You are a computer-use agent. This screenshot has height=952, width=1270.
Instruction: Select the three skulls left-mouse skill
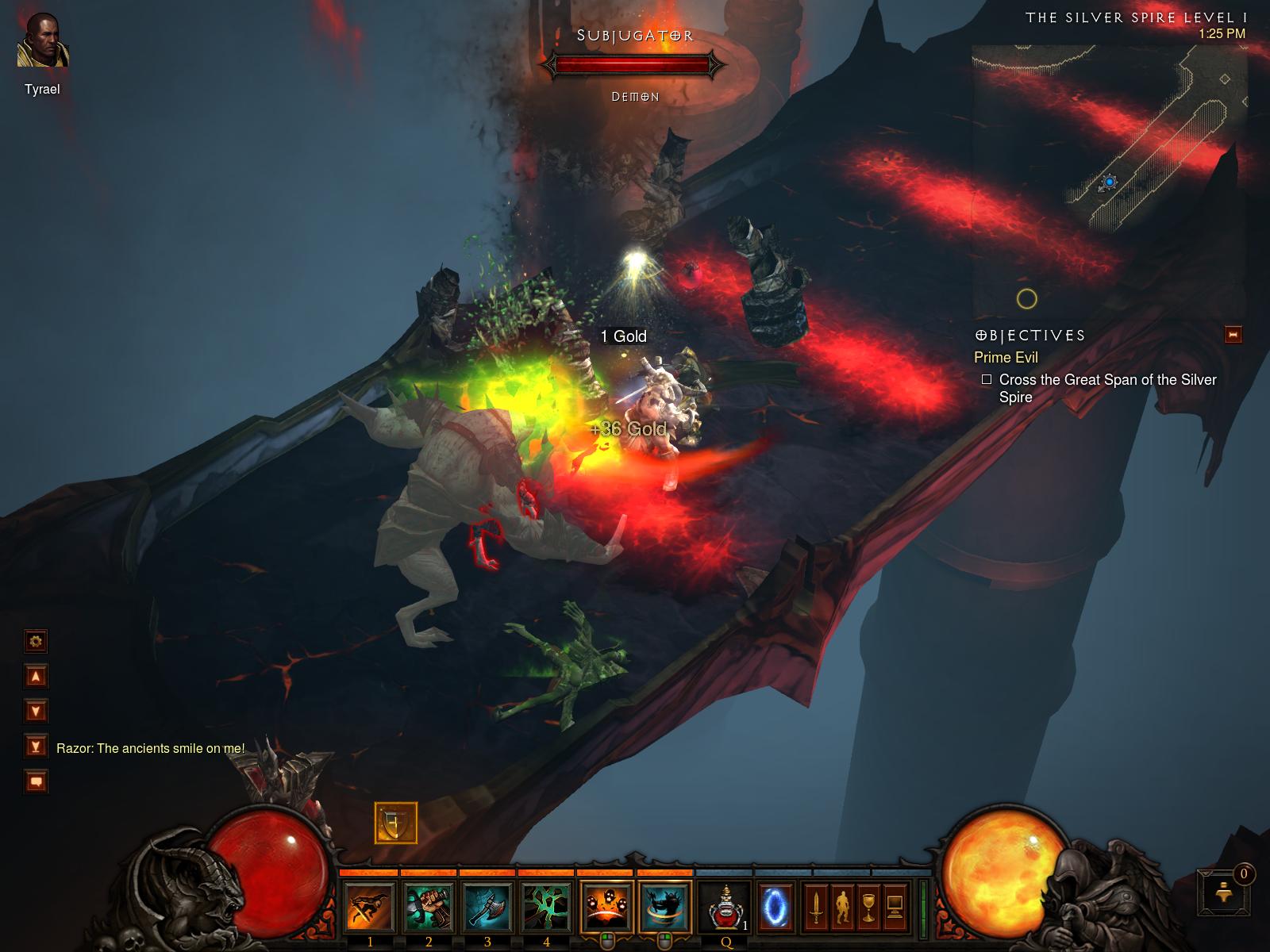click(x=606, y=906)
